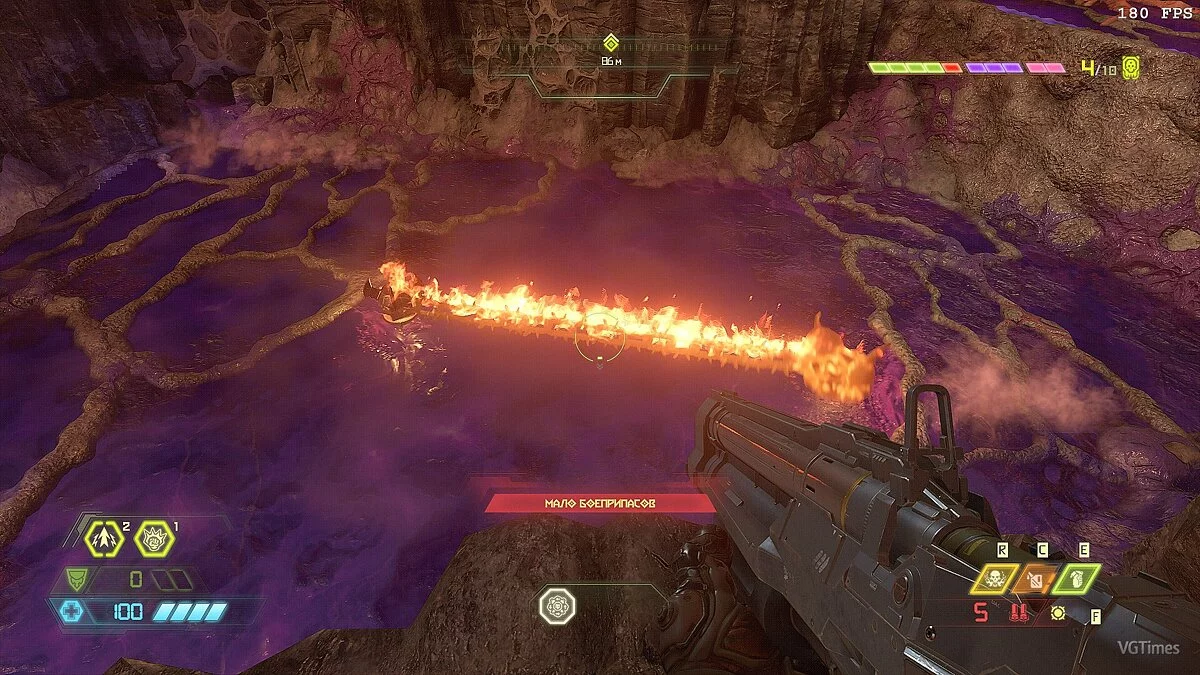Activate the yellow sun-shaped ability icon

(x=1057, y=613)
